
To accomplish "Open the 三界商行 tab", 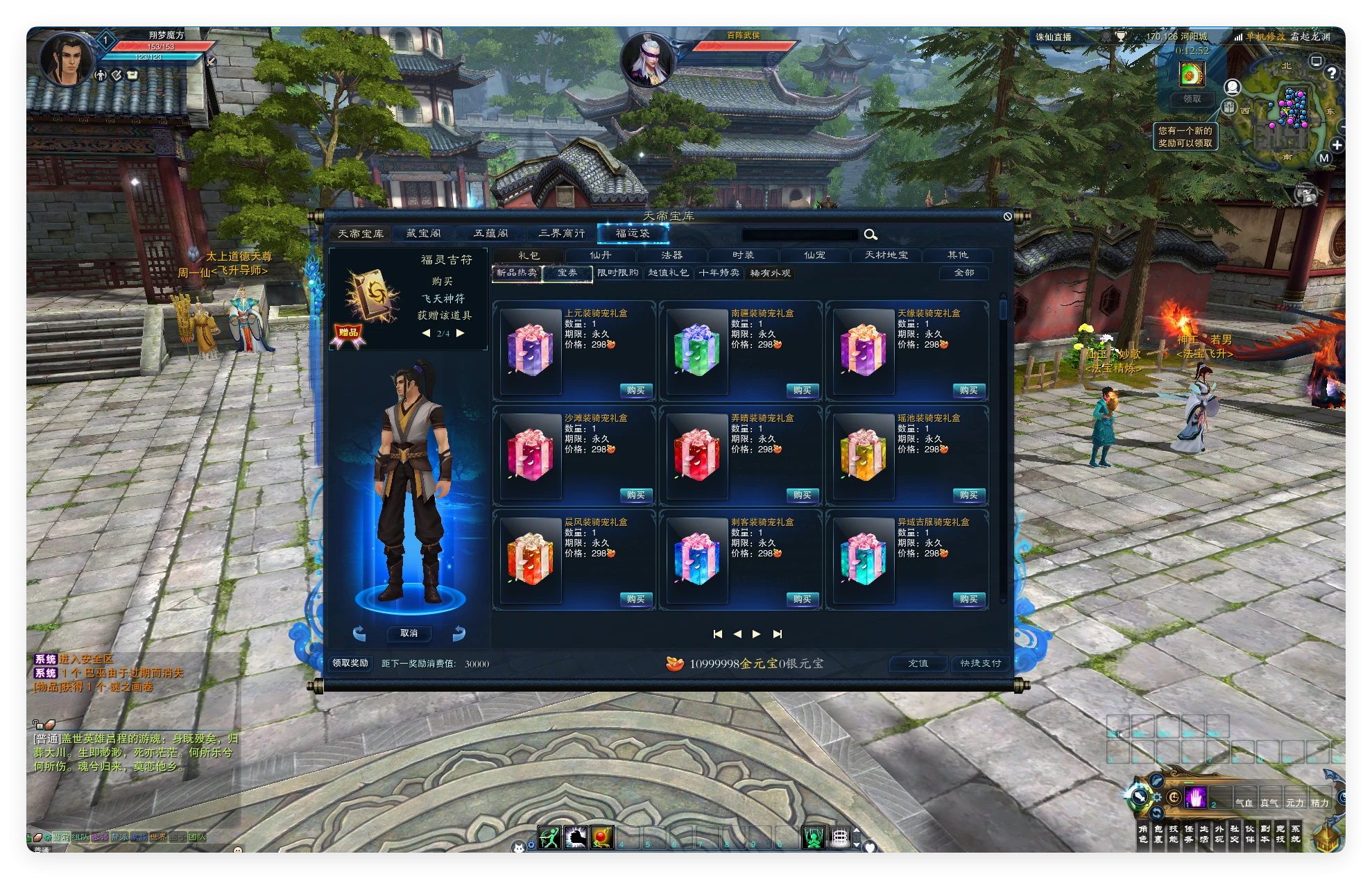I will pos(561,234).
